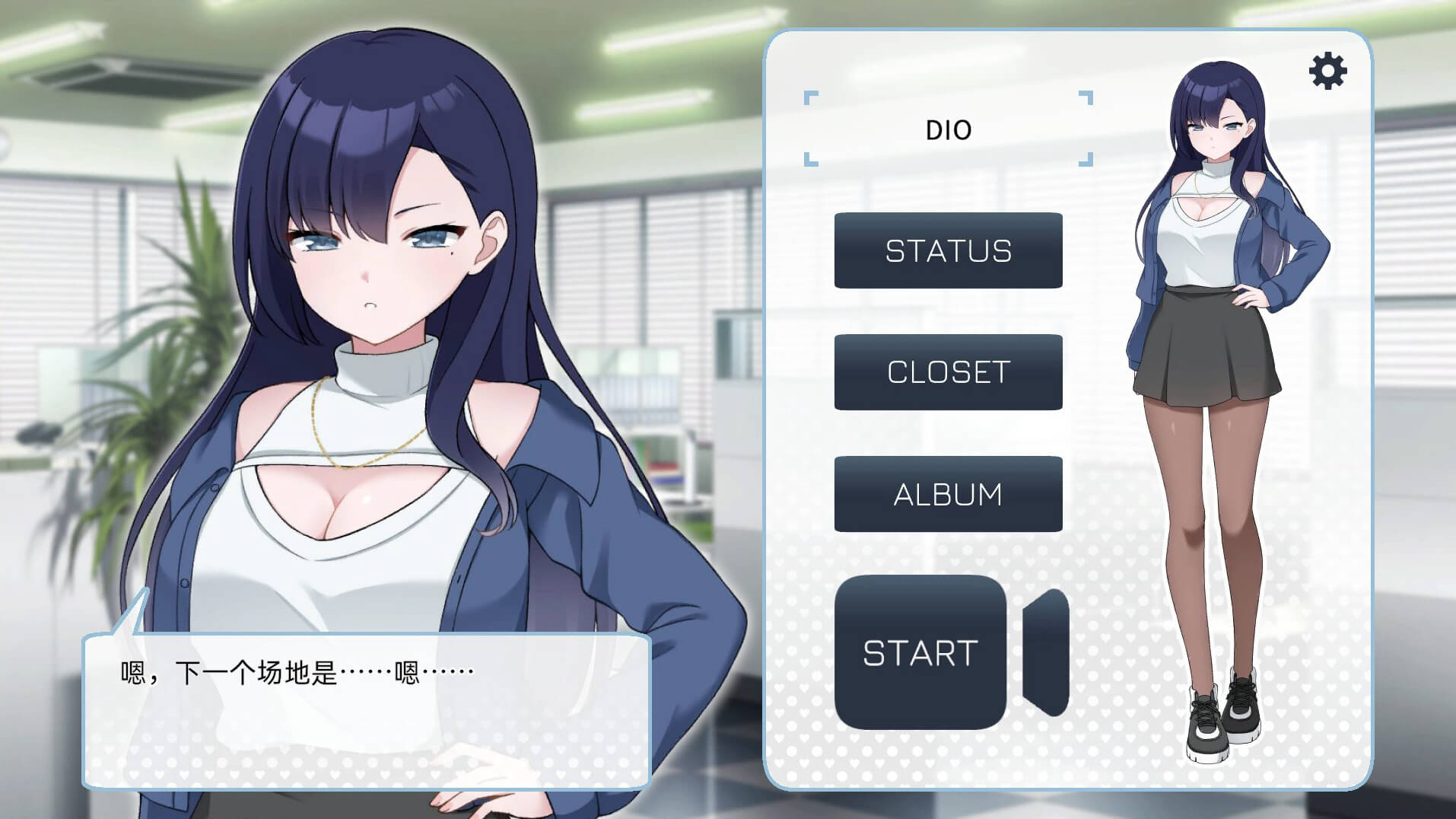Select the DIO name field
The width and height of the screenshot is (1456, 819).
[948, 129]
